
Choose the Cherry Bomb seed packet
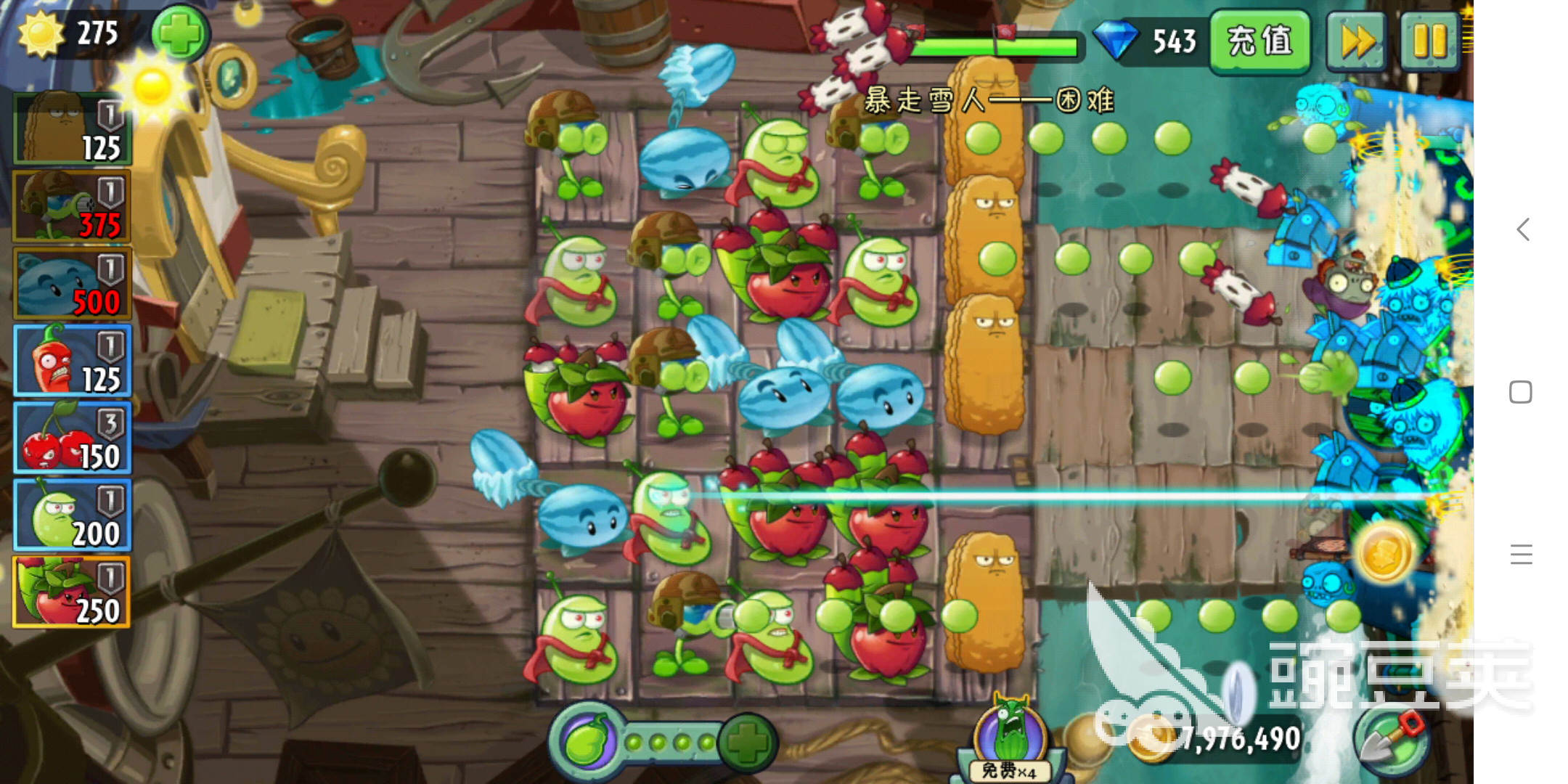click(x=72, y=438)
